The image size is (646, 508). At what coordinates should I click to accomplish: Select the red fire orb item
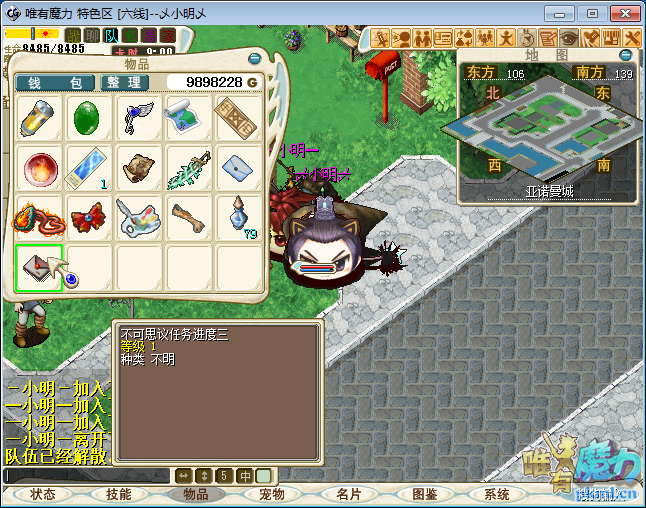[40, 167]
